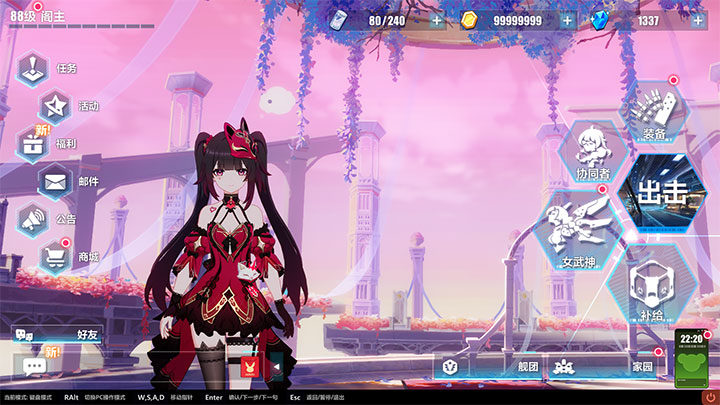Viewport: 720px width, 405px height.
Task: View the 公告 announcements megaphone
Action: (35, 218)
